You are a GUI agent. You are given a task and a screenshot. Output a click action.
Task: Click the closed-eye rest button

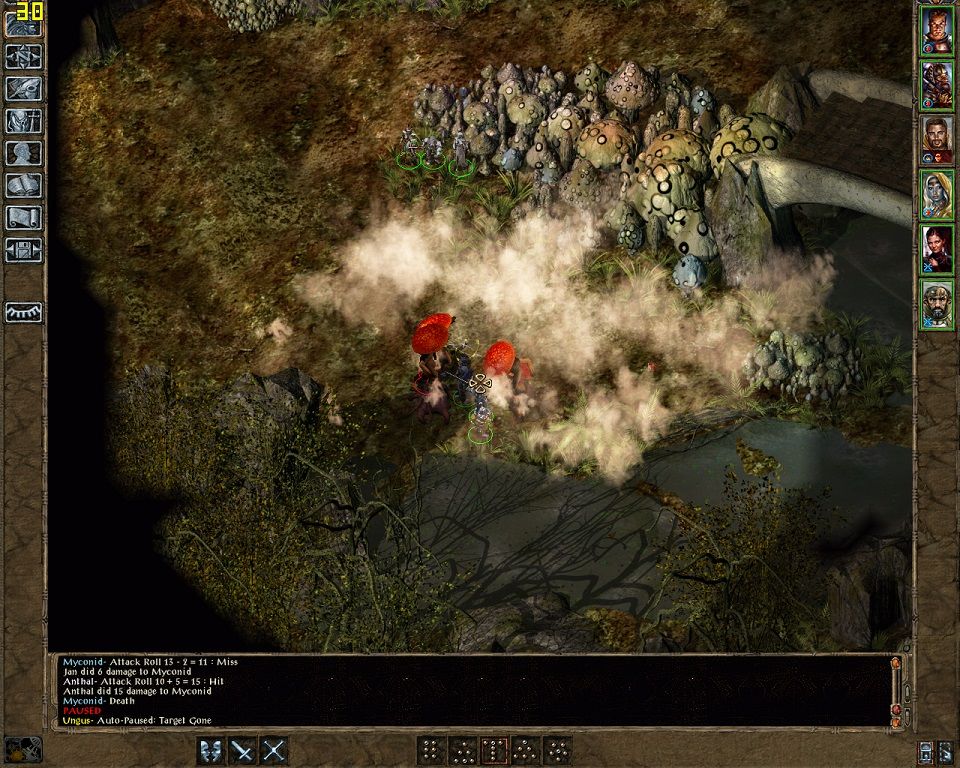coord(24,311)
